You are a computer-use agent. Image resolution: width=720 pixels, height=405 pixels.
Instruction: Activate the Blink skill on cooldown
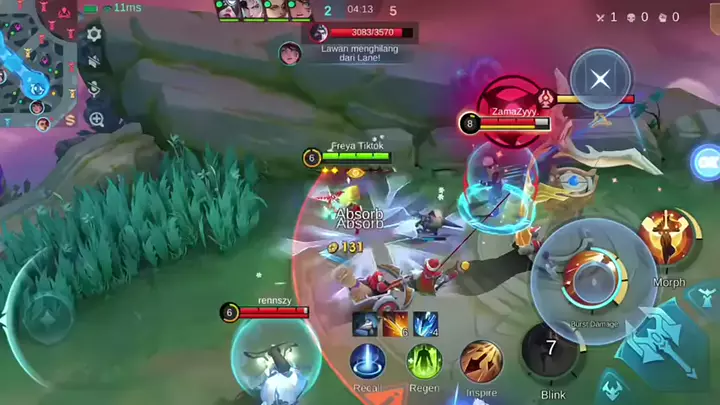click(551, 350)
